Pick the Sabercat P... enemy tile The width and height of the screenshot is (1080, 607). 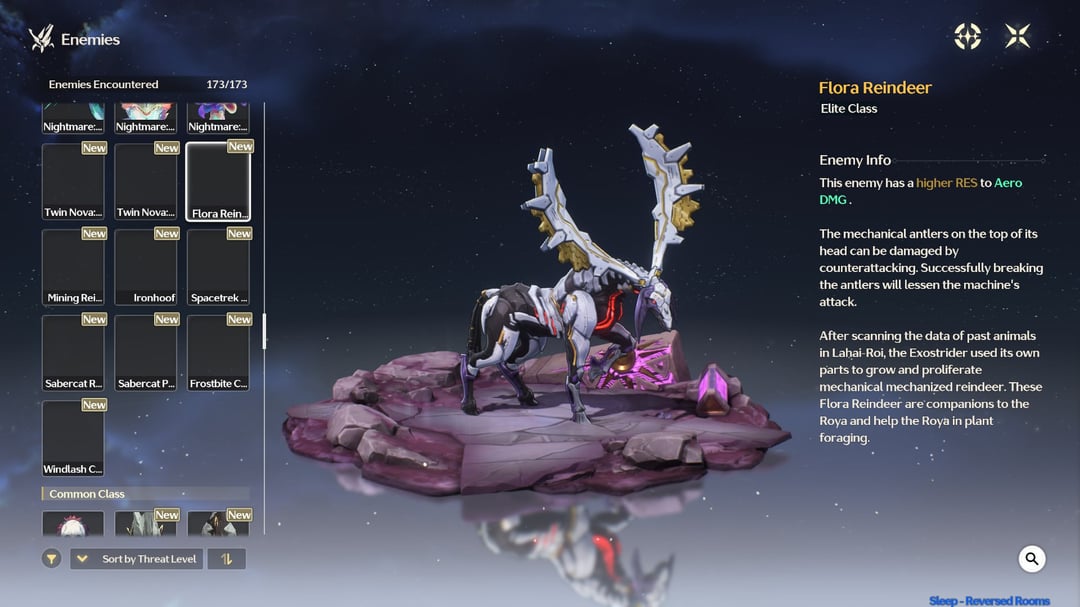[x=146, y=353]
